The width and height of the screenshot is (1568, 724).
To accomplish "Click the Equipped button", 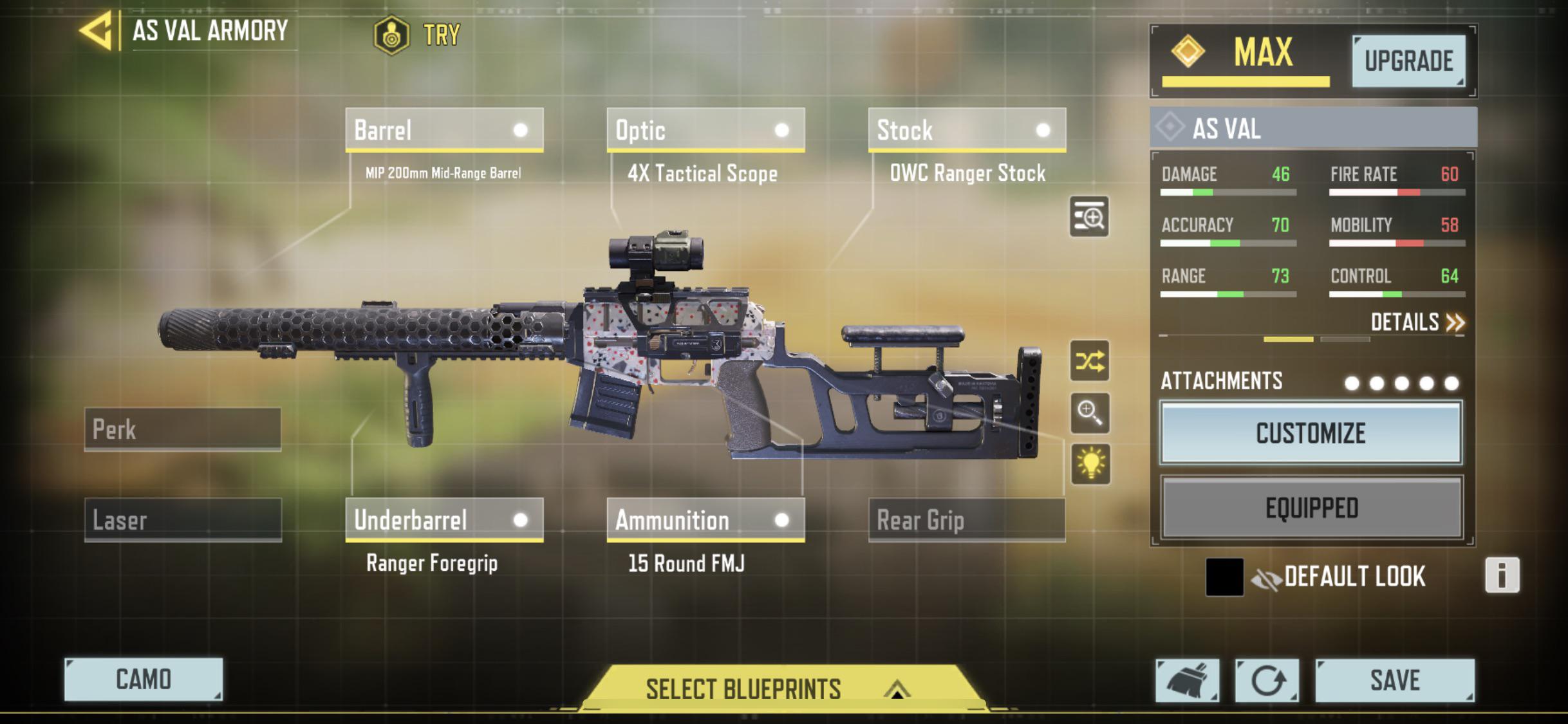I will point(1312,508).
